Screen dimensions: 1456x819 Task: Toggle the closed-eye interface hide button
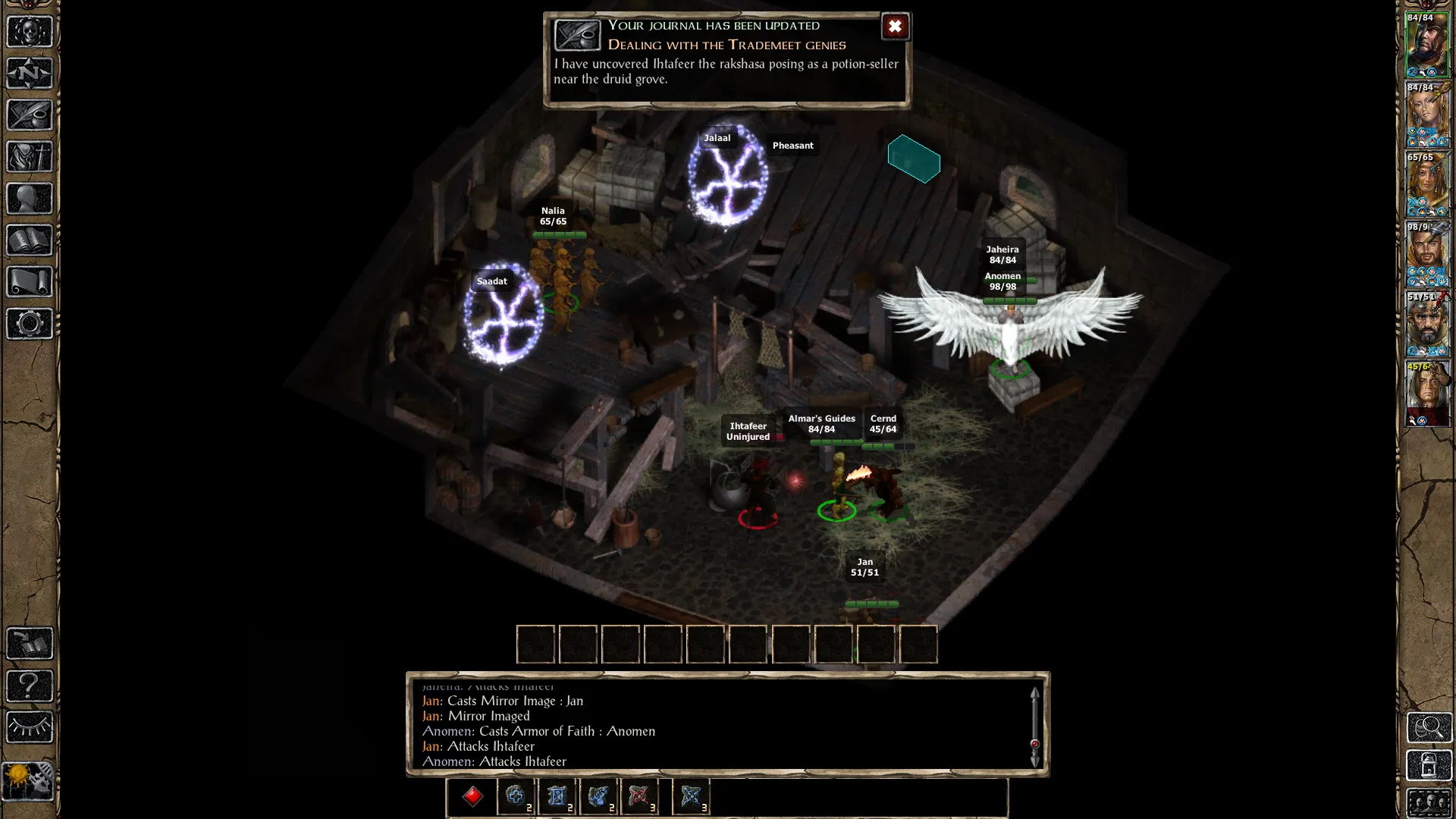pos(30,727)
